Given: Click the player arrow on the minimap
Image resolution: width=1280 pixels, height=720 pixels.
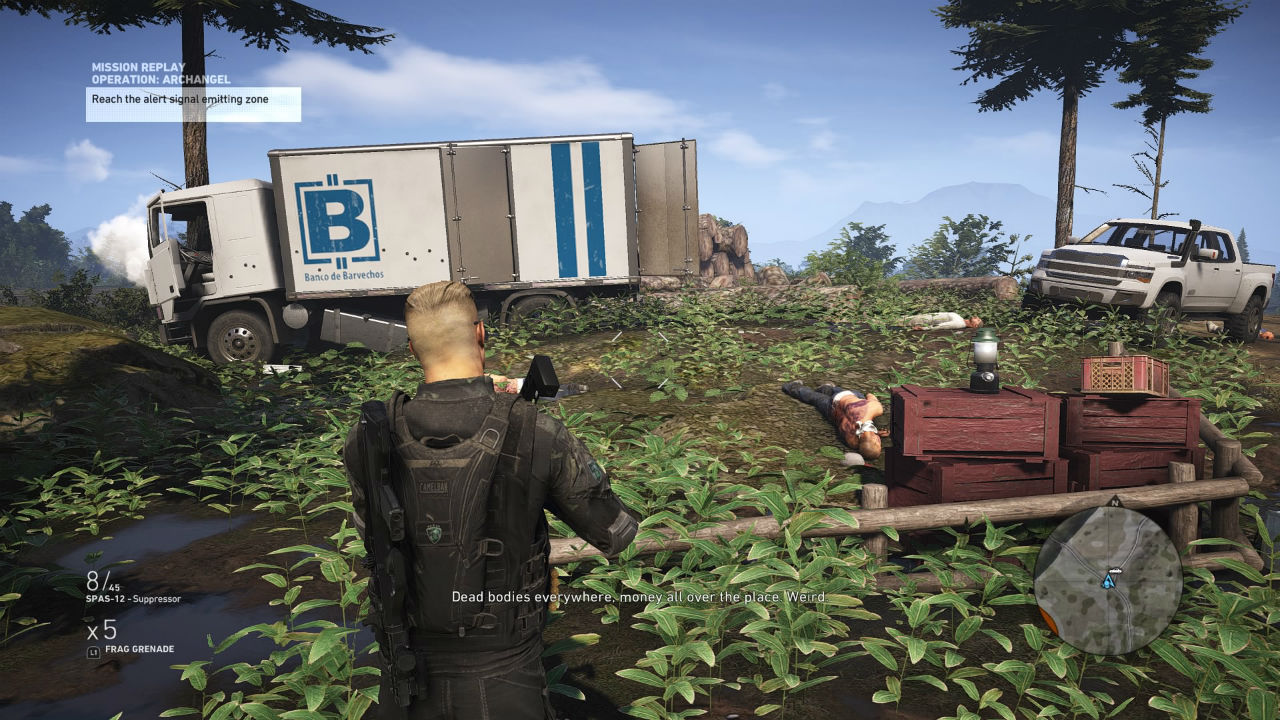Looking at the screenshot, I should [1107, 581].
